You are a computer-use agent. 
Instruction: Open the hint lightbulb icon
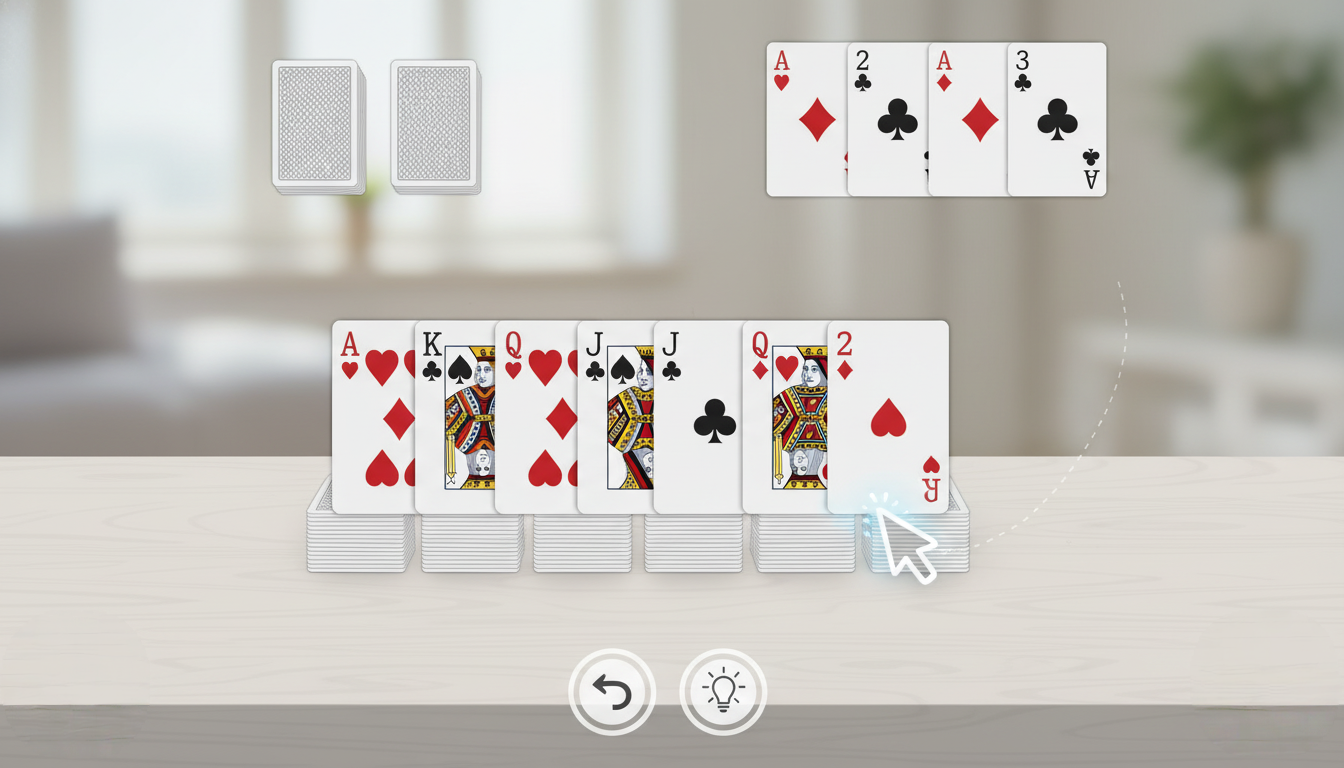point(723,692)
